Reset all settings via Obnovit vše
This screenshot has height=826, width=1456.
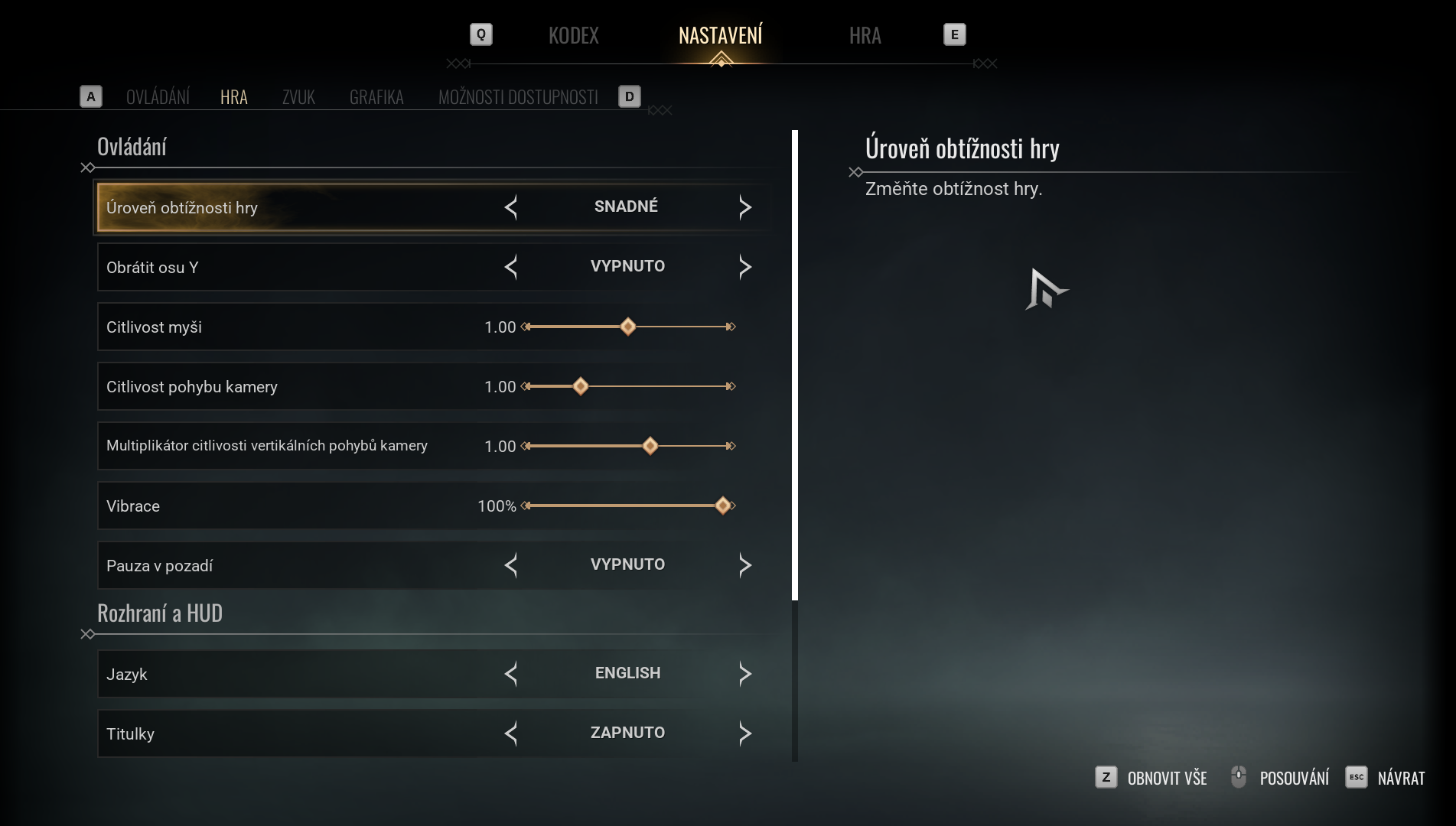[1151, 778]
